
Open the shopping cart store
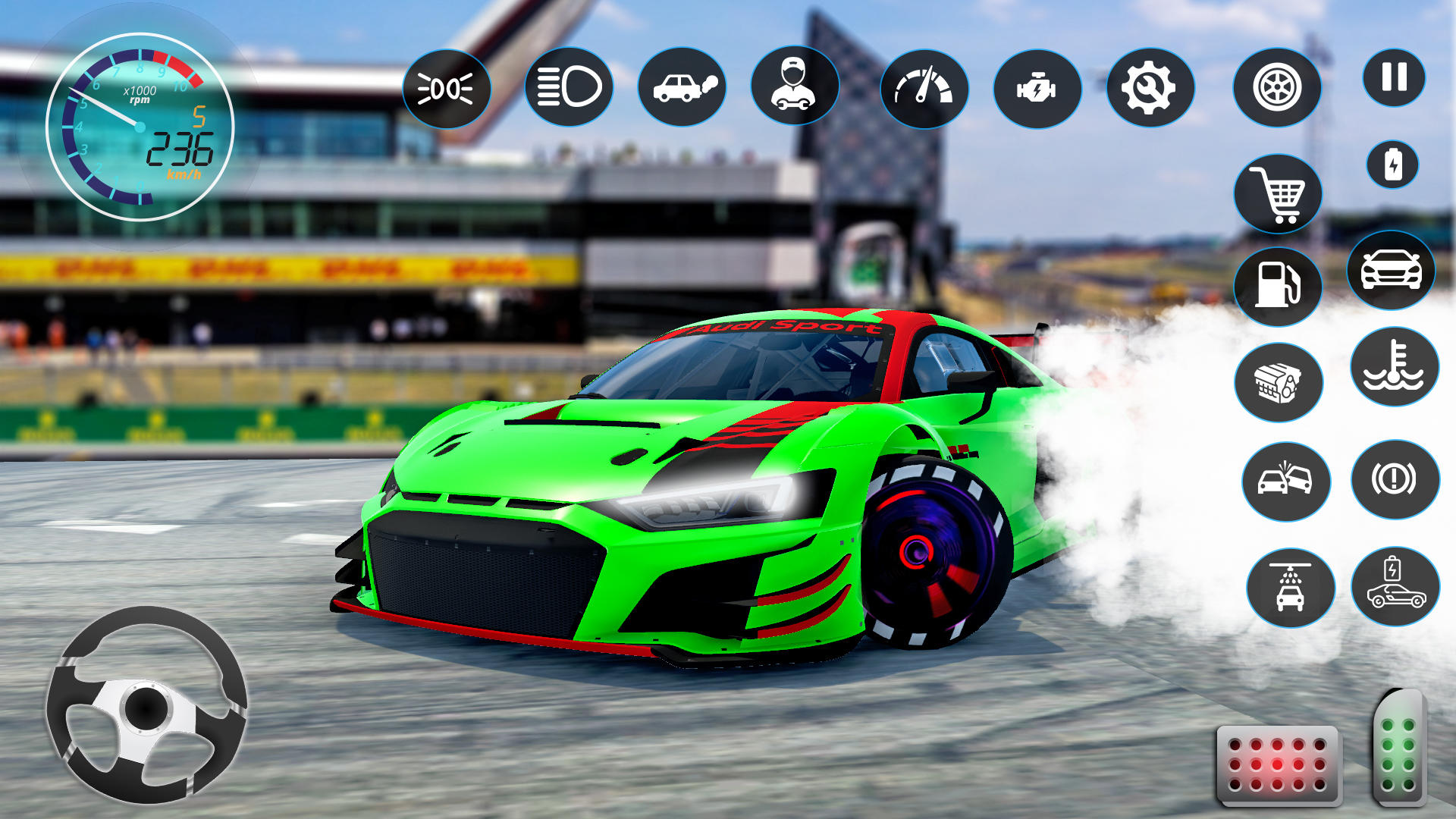pos(1277,194)
